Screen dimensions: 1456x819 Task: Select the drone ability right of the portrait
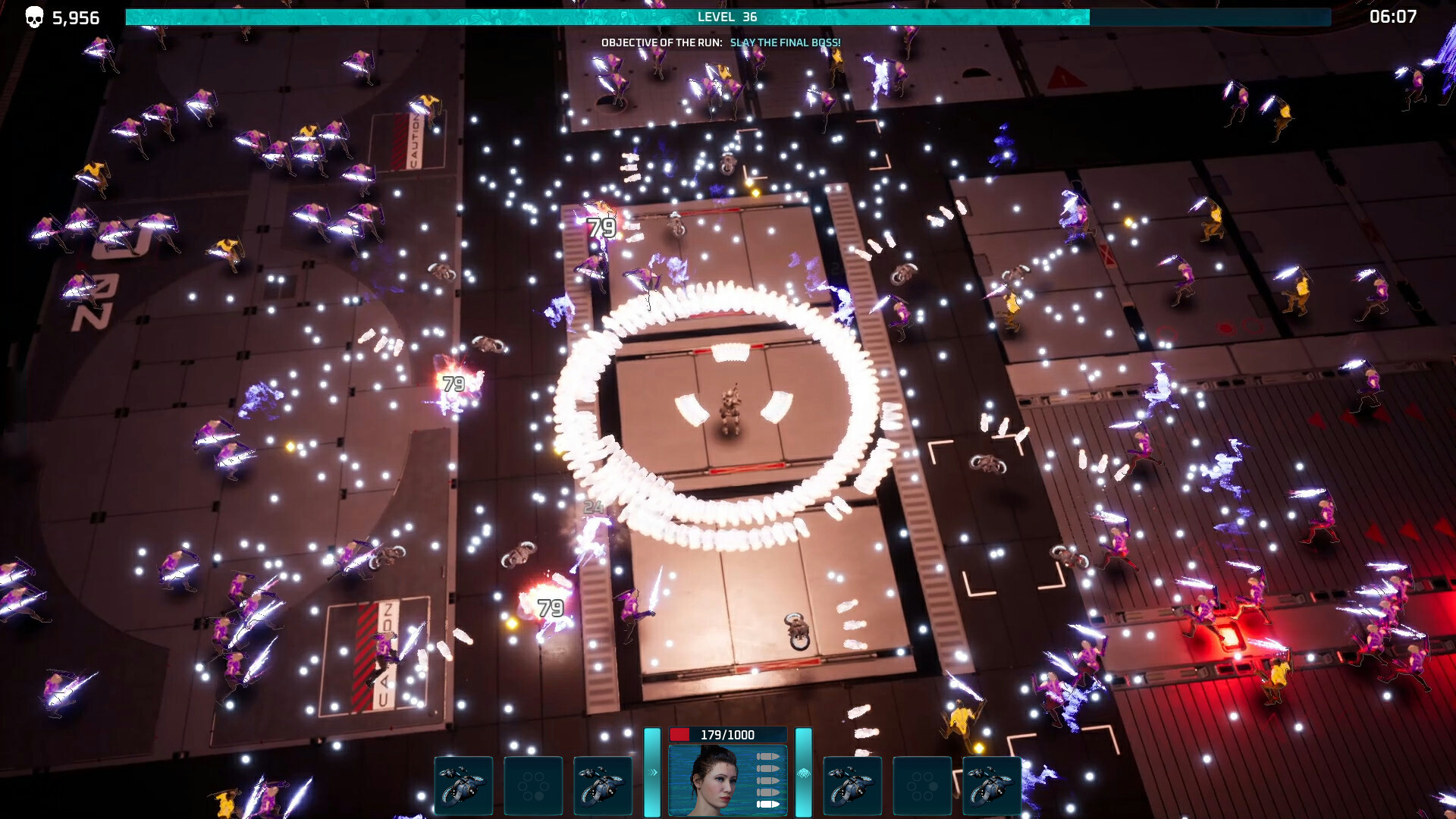tap(854, 786)
